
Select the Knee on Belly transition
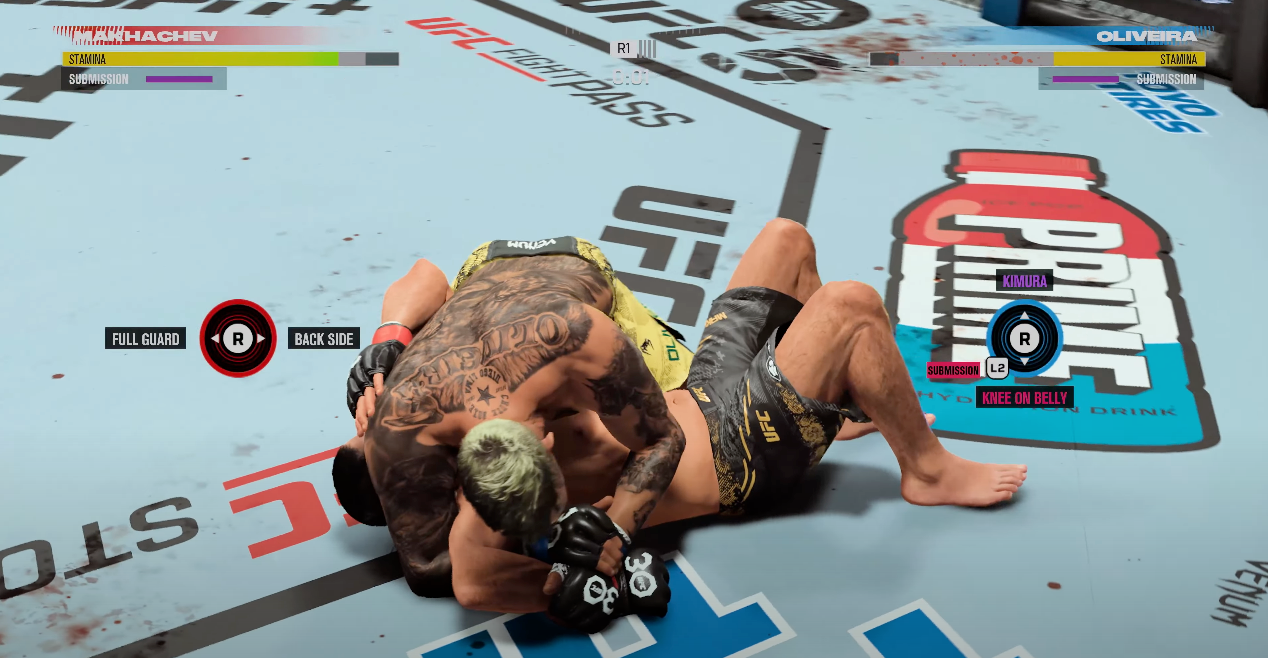1025,398
